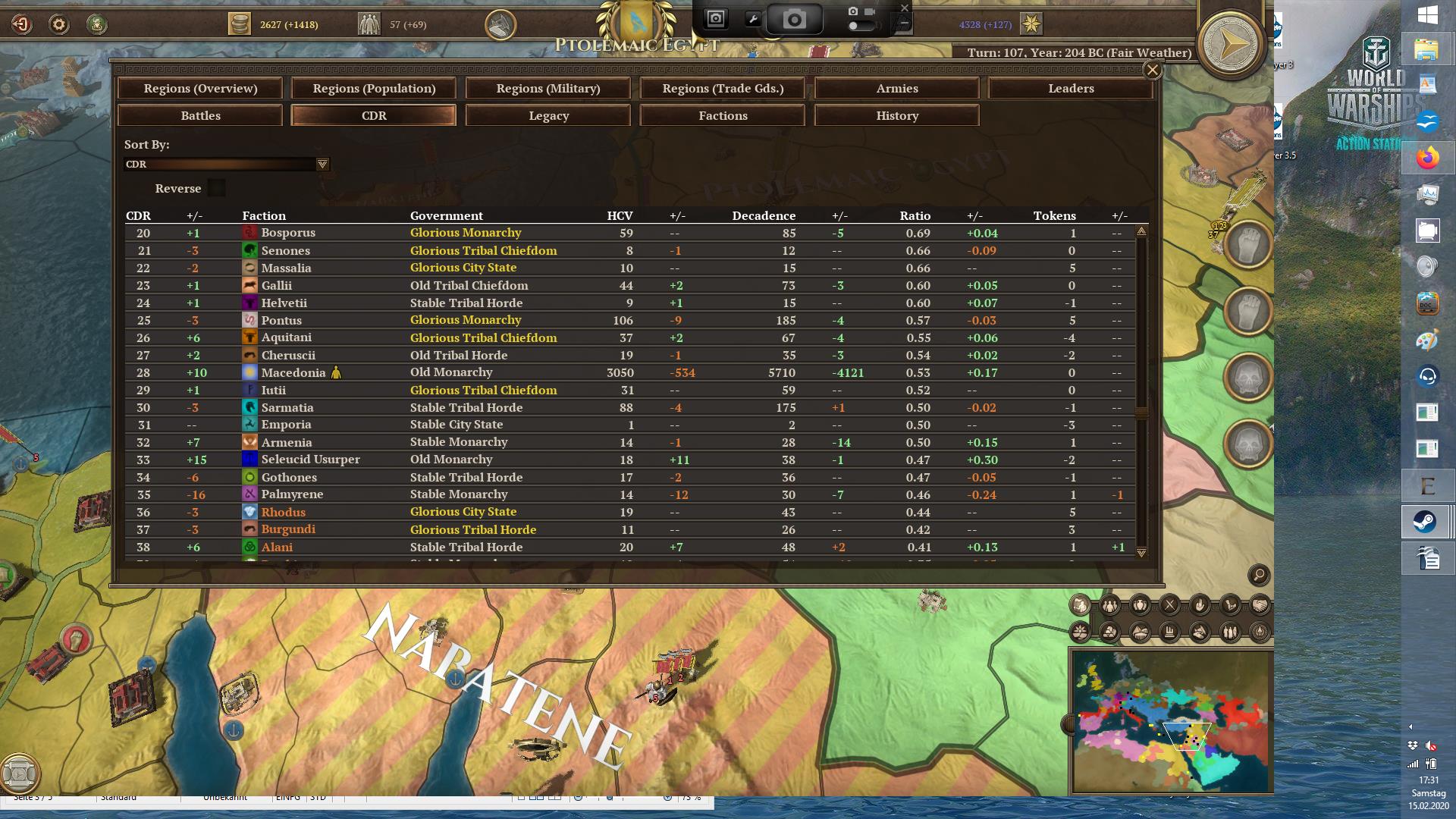The height and width of the screenshot is (819, 1456).
Task: Open game settings via the gear icon
Action: (58, 24)
